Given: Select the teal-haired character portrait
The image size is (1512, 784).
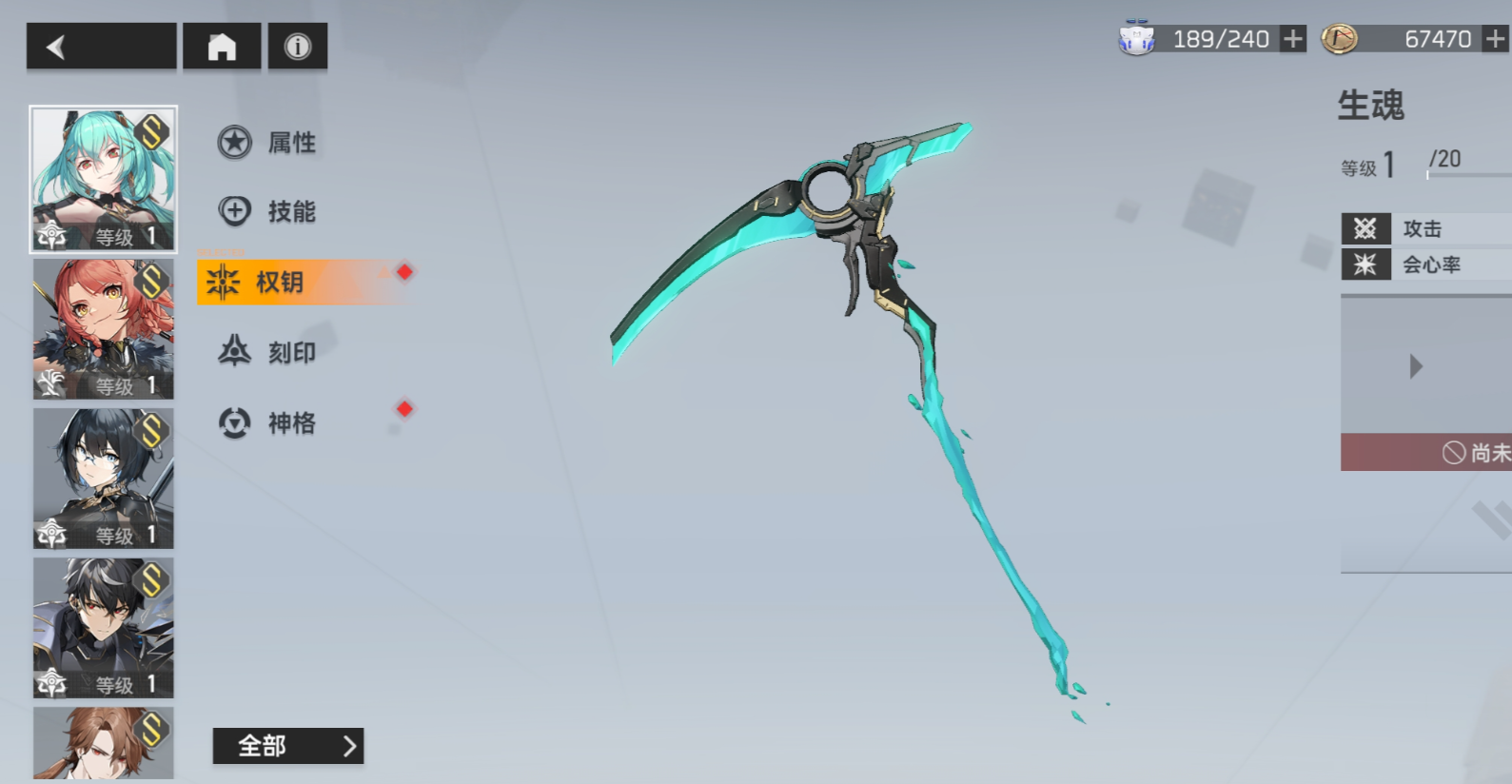Looking at the screenshot, I should [104, 179].
